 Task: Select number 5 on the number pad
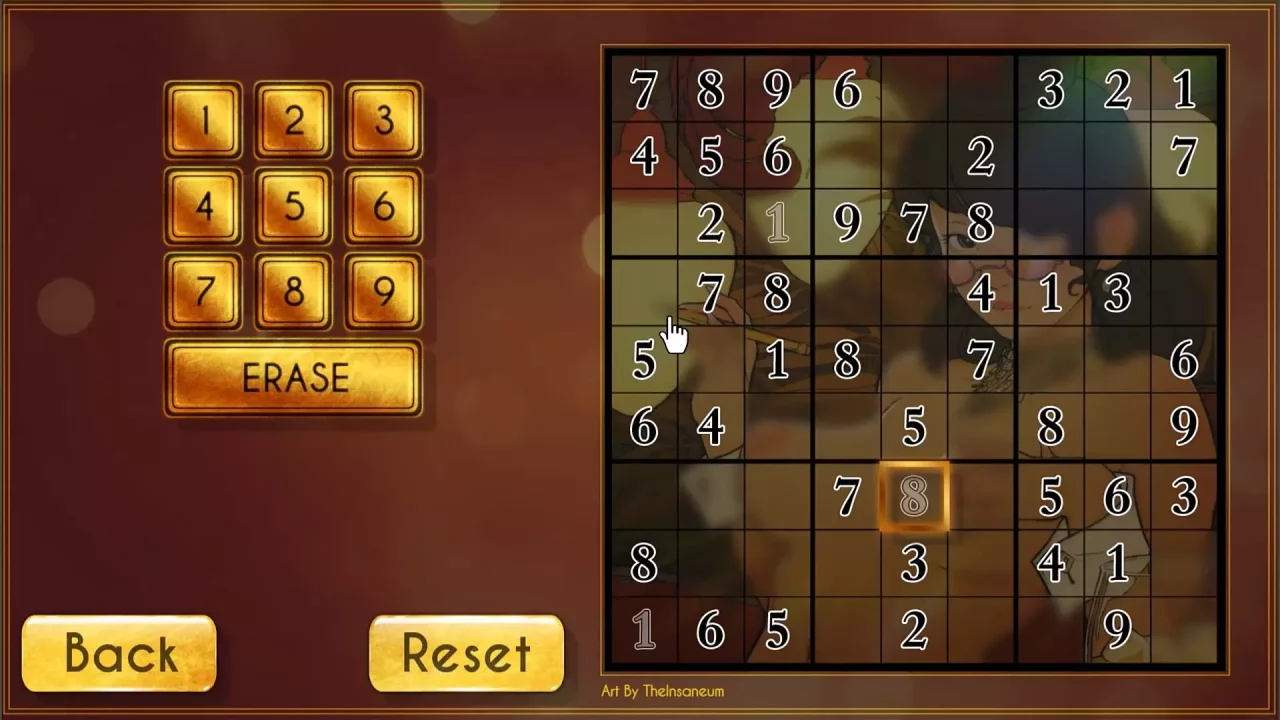click(293, 207)
